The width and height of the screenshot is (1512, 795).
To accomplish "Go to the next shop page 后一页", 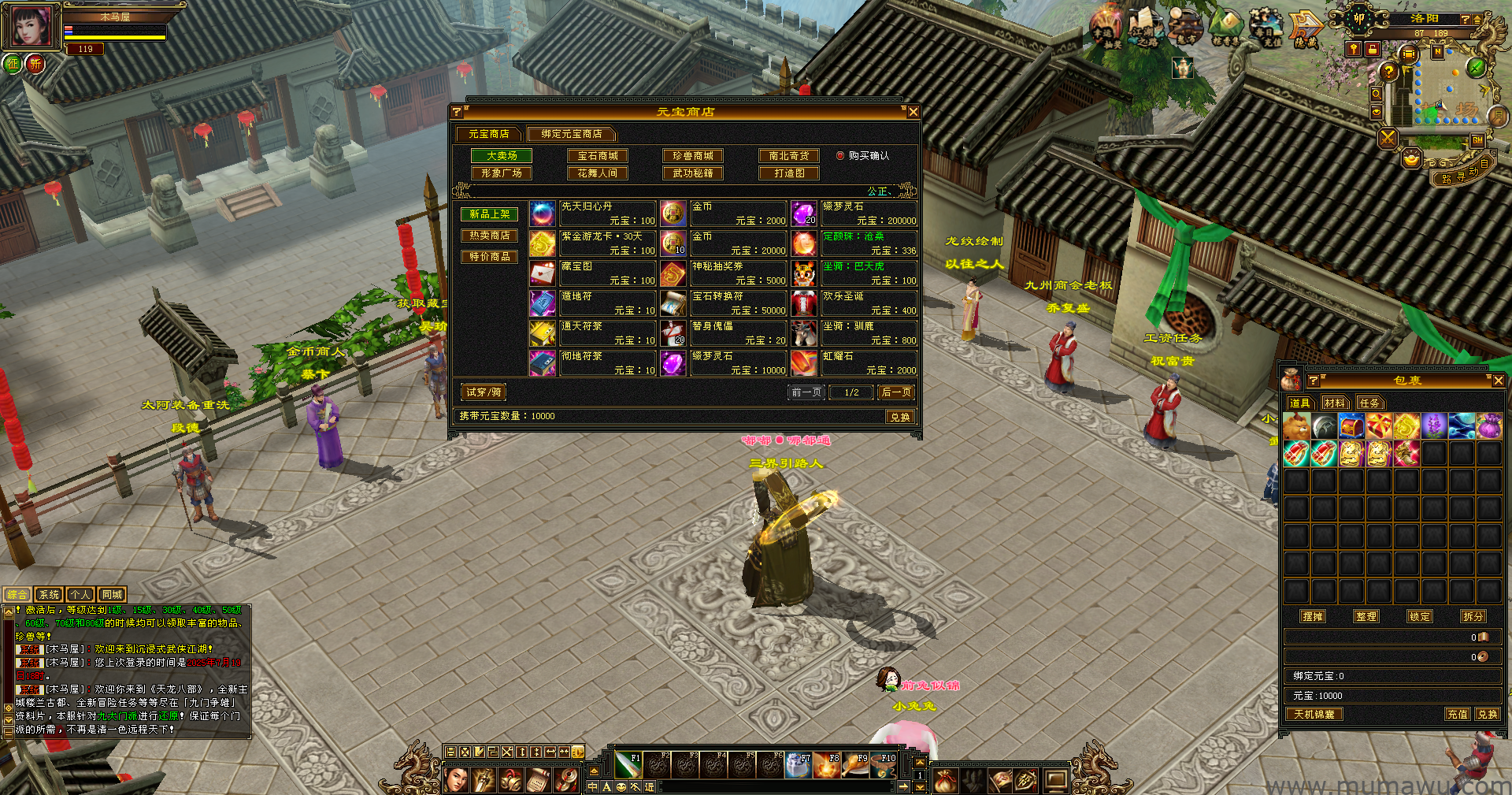I will 896,392.
